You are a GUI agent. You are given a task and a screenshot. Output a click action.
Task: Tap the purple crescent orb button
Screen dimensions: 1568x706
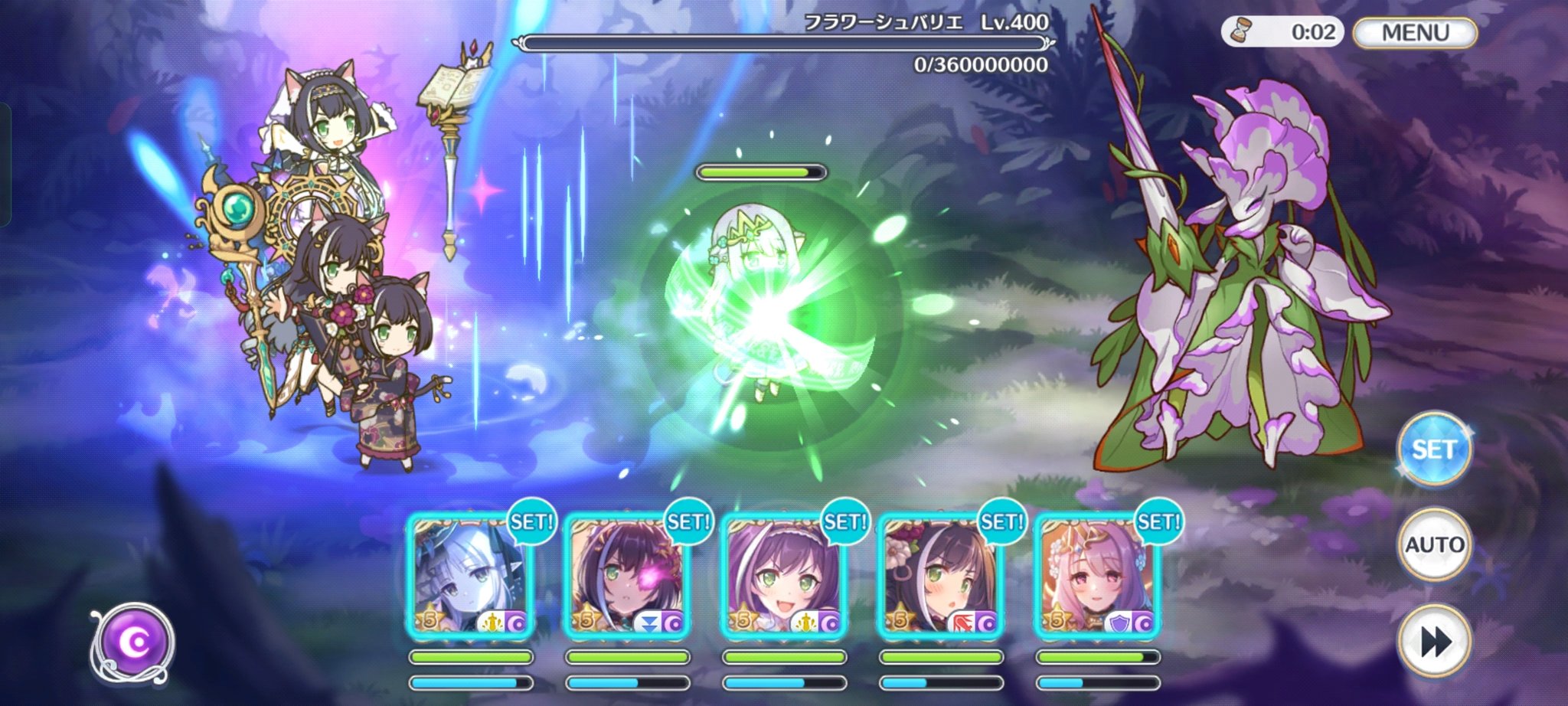(x=134, y=643)
